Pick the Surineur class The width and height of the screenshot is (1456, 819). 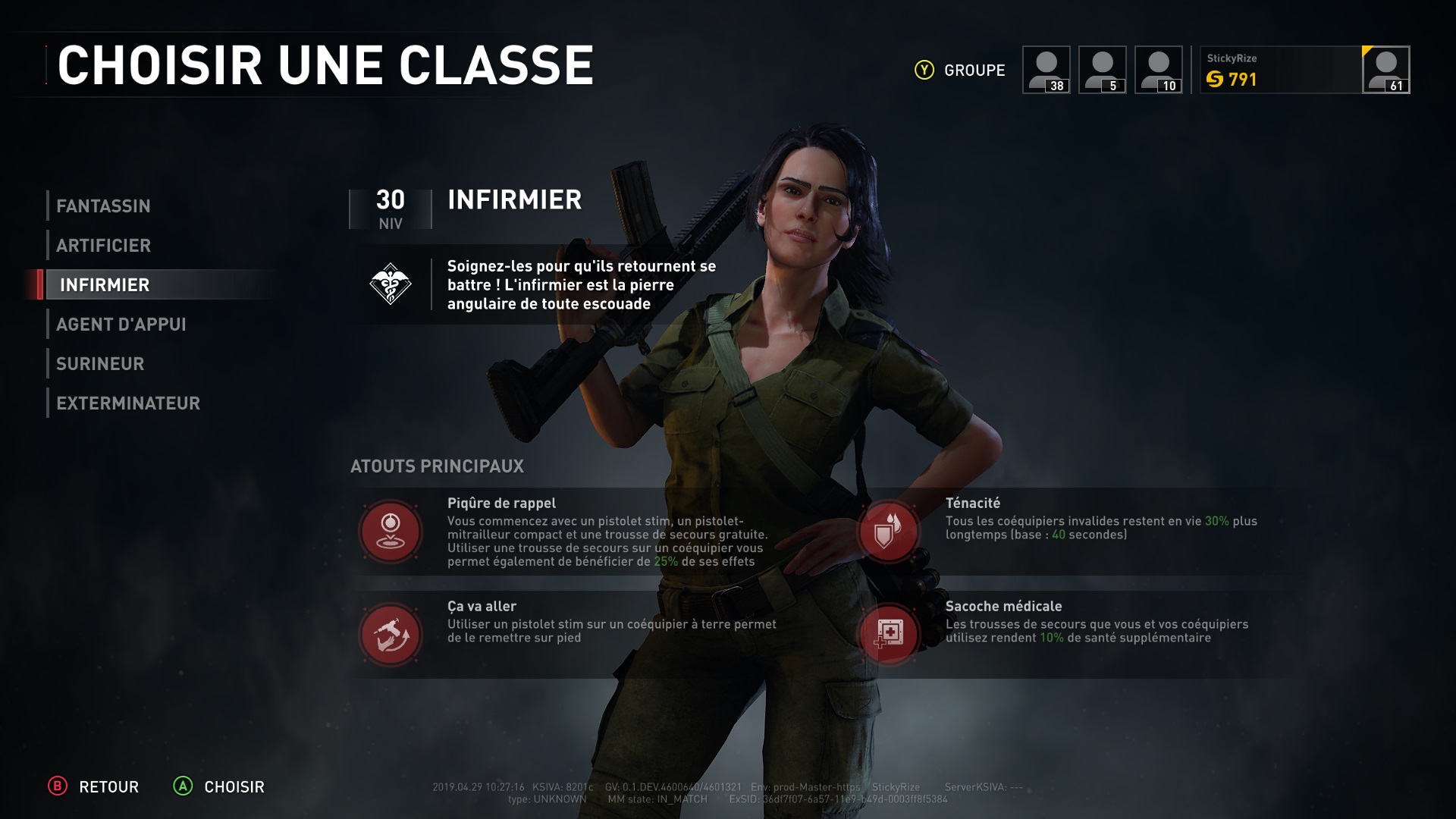(100, 363)
